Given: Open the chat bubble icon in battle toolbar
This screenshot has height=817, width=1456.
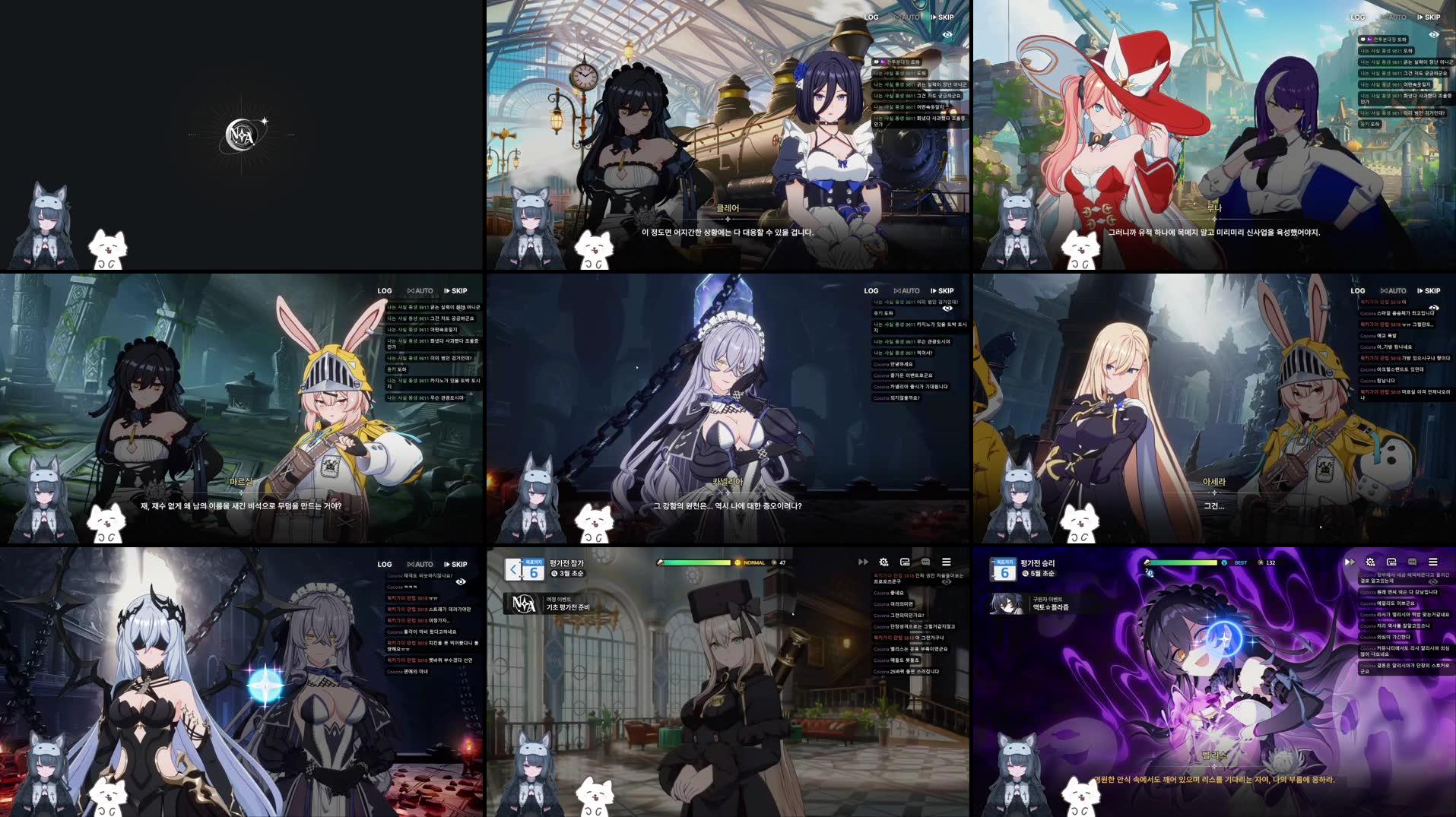Looking at the screenshot, I should coord(925,562).
